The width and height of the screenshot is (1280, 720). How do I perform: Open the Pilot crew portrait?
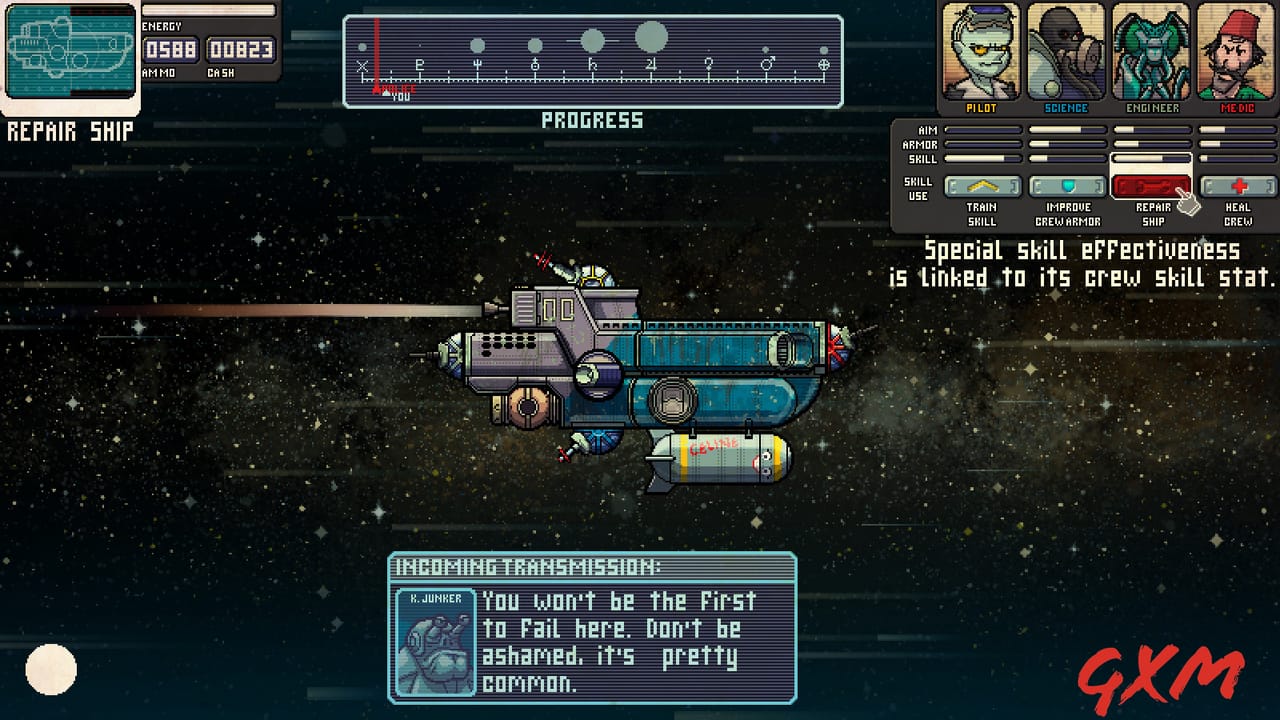(981, 50)
